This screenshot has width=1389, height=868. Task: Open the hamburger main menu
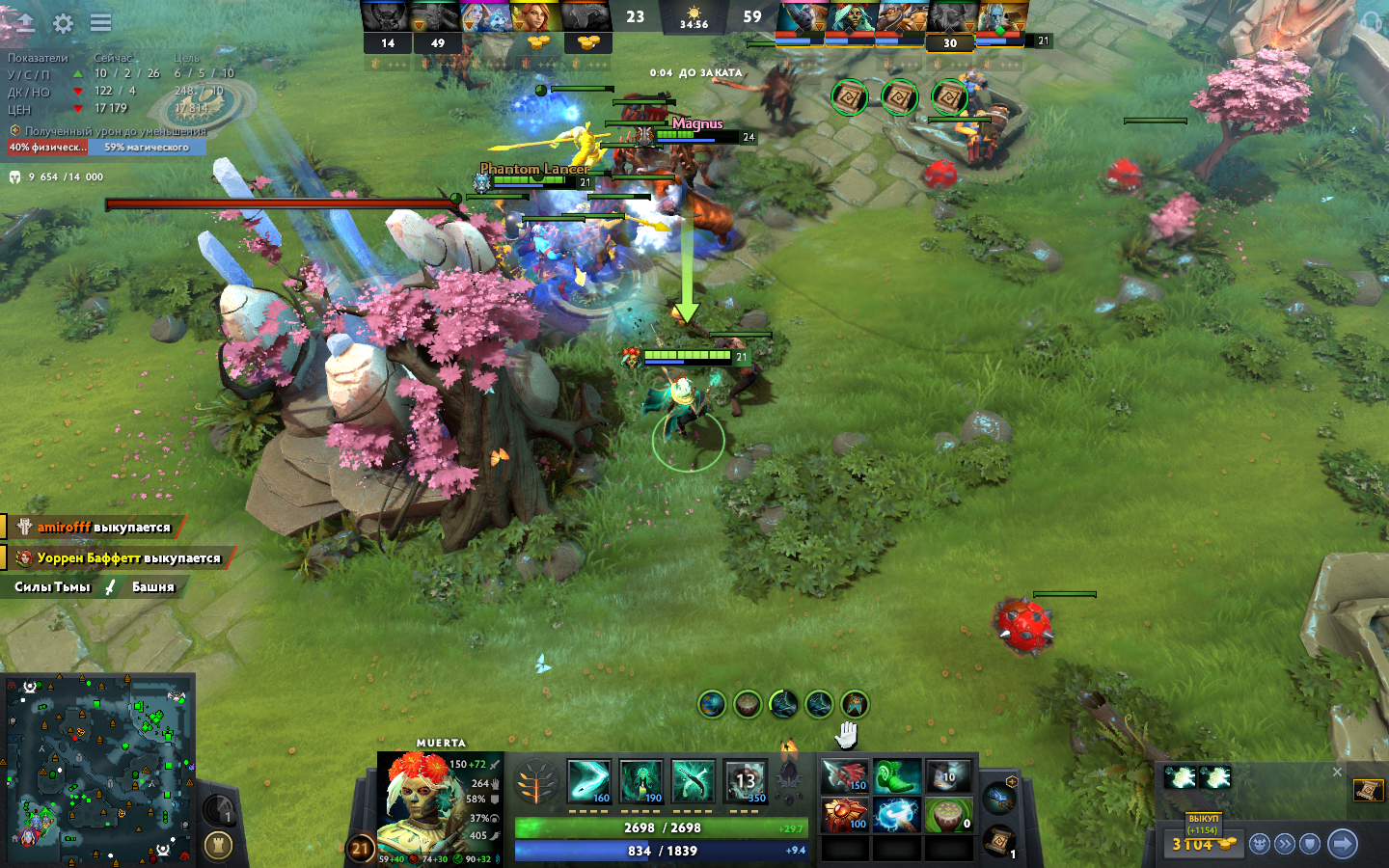click(100, 23)
